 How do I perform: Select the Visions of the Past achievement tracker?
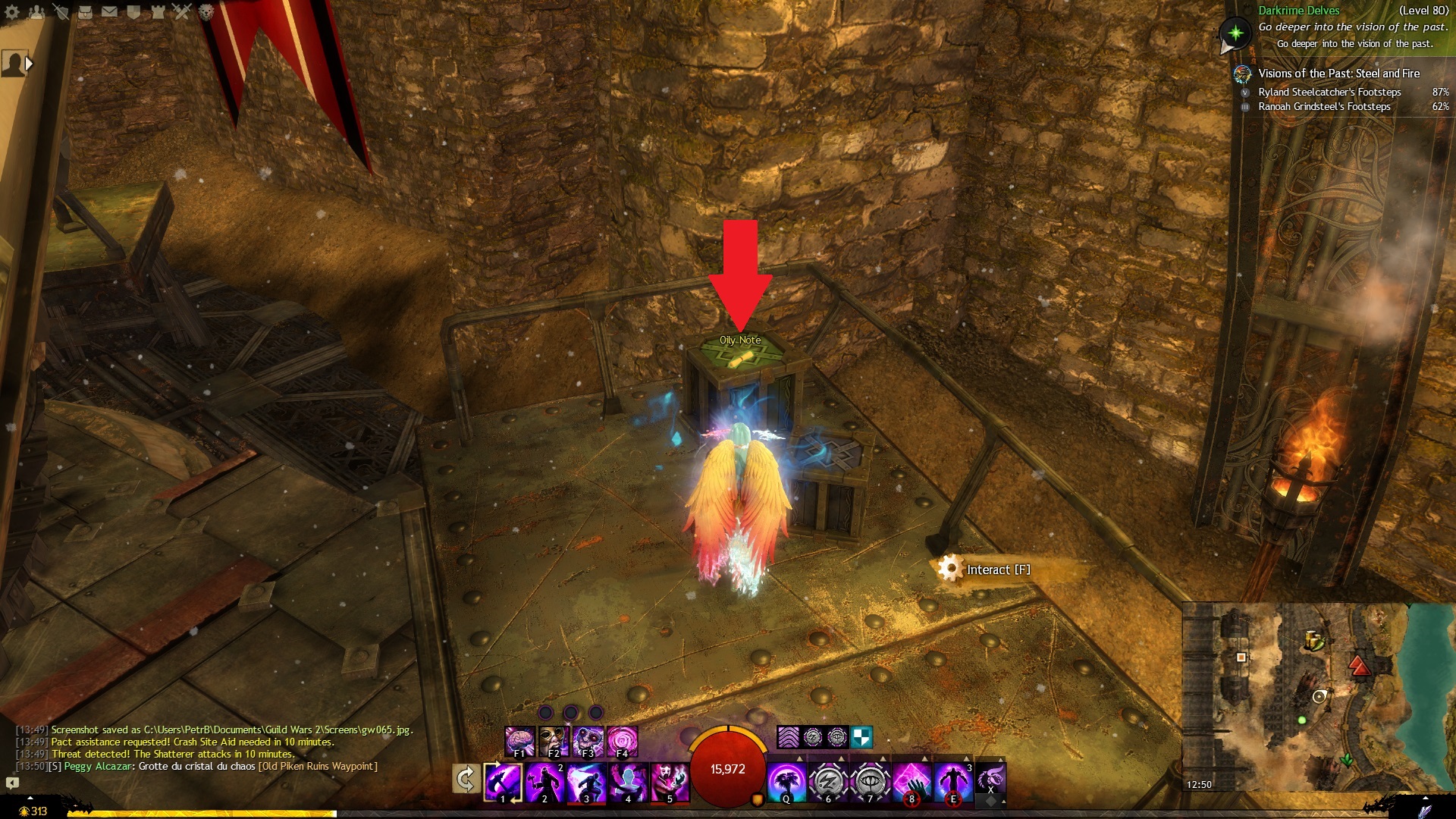point(1338,74)
